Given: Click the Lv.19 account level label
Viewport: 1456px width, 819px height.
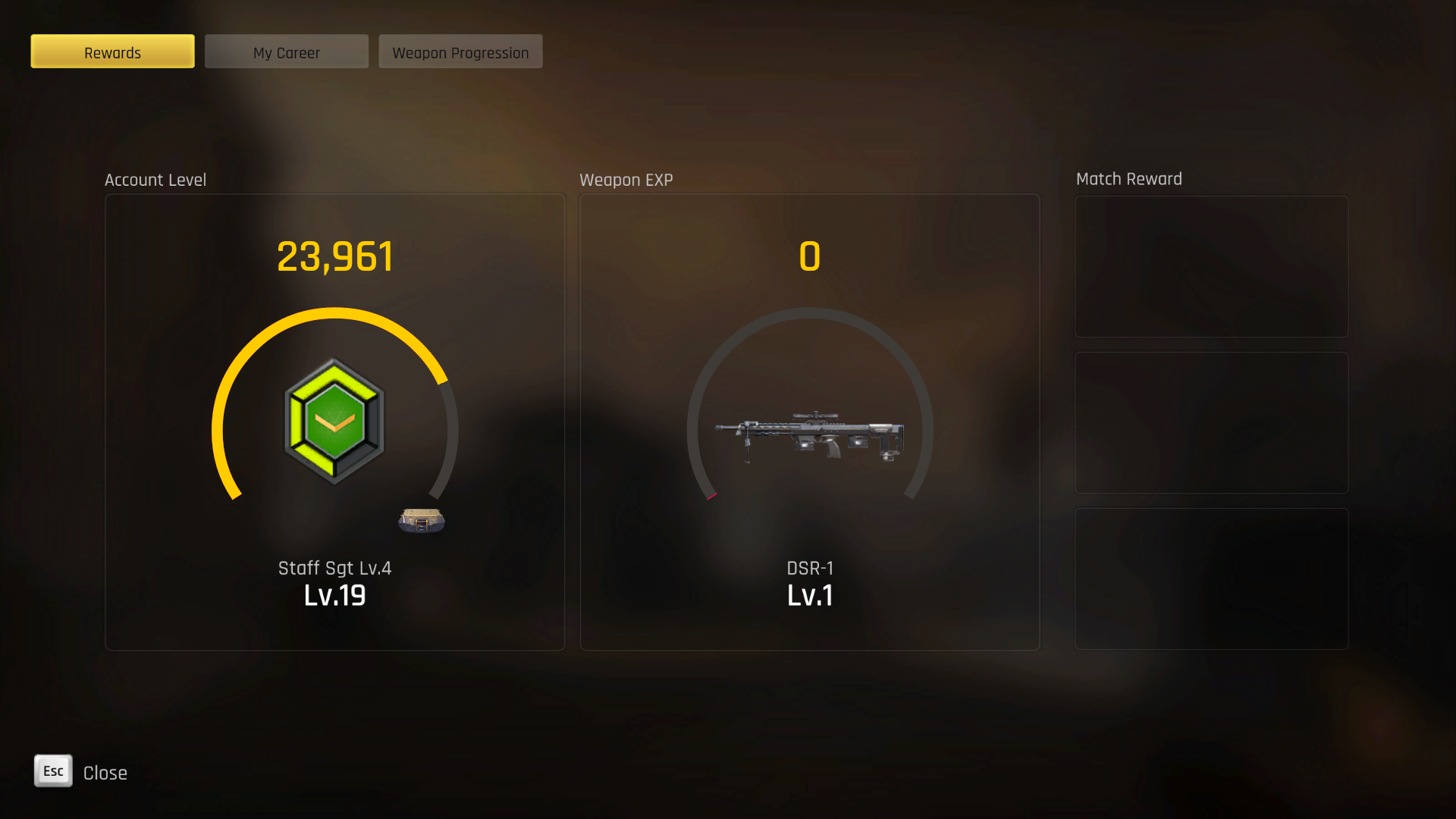Looking at the screenshot, I should pyautogui.click(x=334, y=596).
